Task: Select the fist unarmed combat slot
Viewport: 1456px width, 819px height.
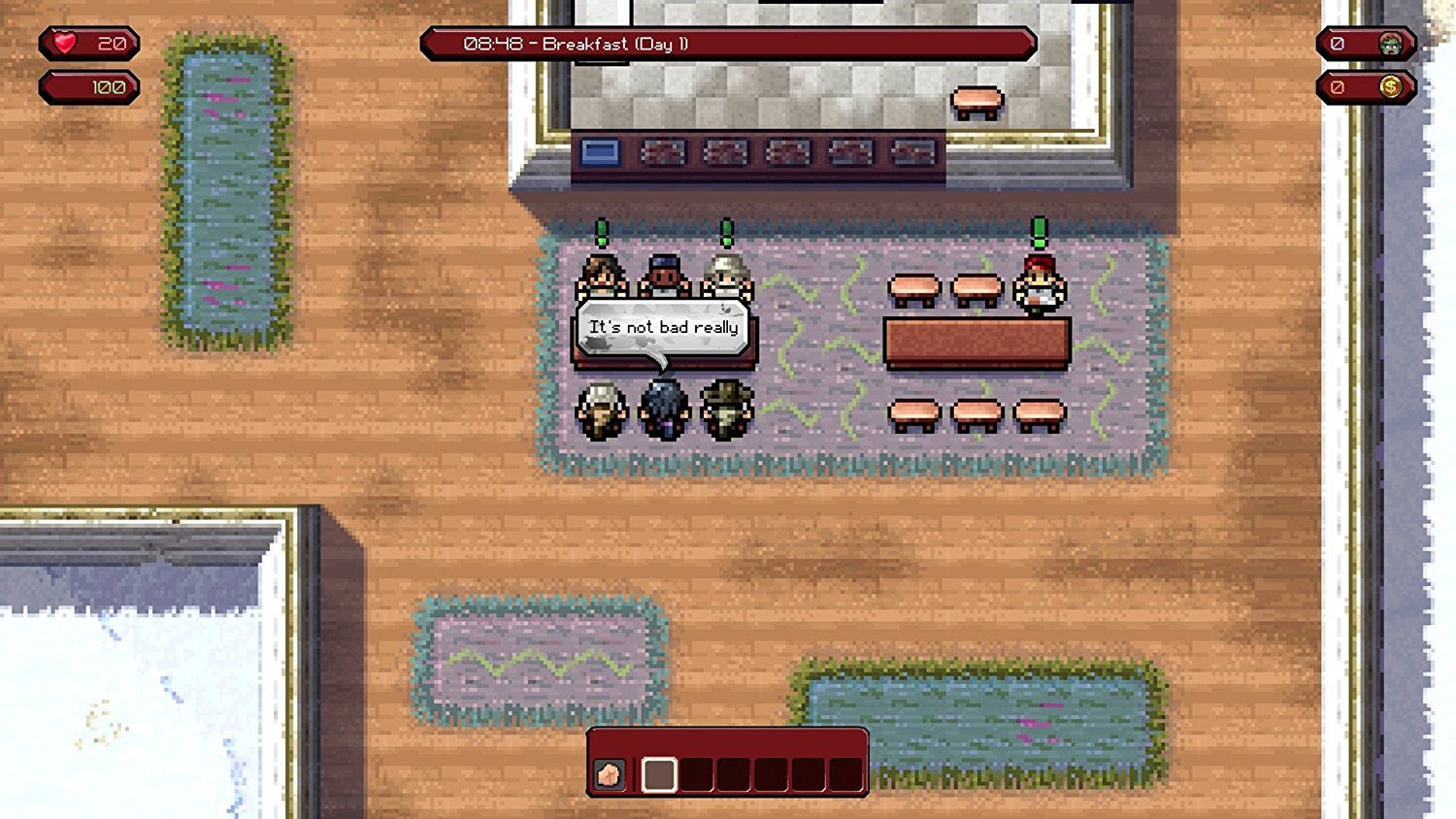Action: (610, 774)
